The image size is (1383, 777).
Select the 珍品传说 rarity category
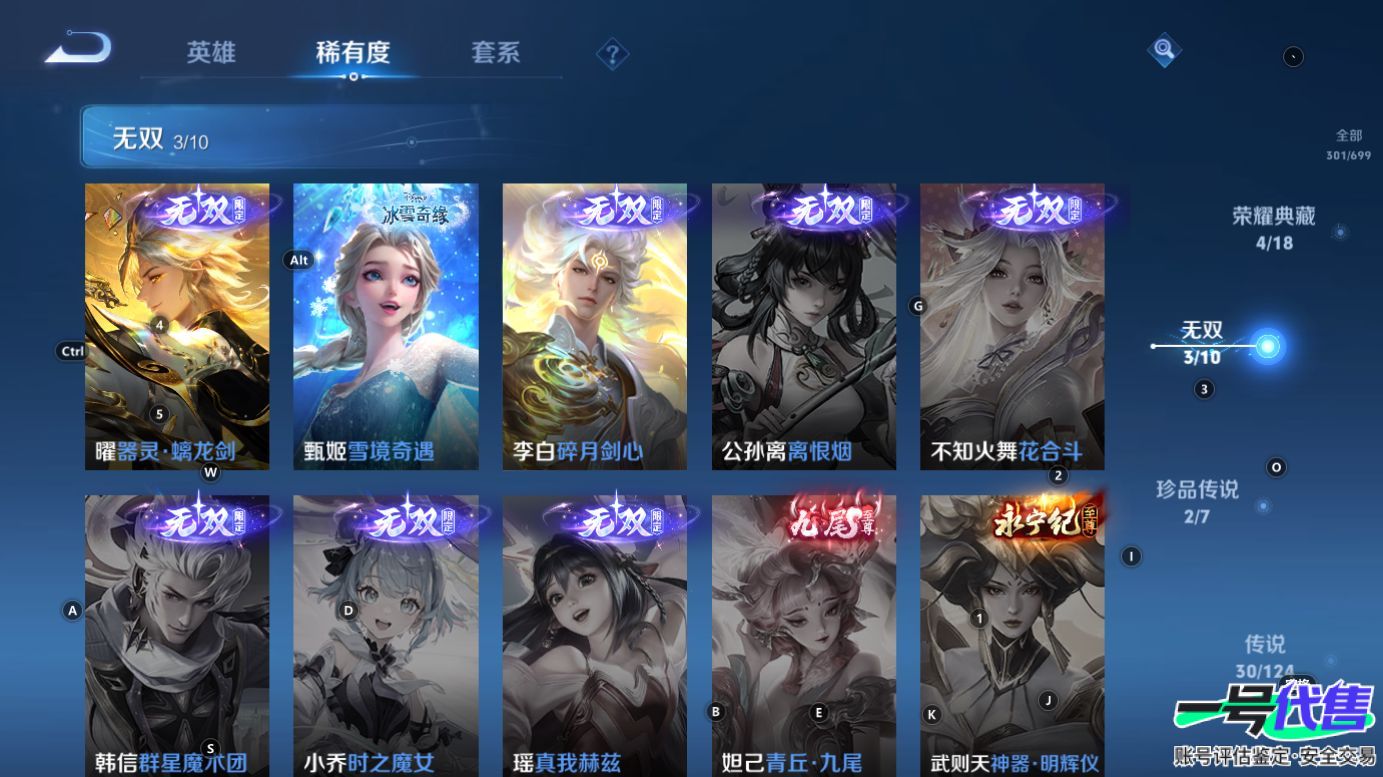click(x=1197, y=500)
